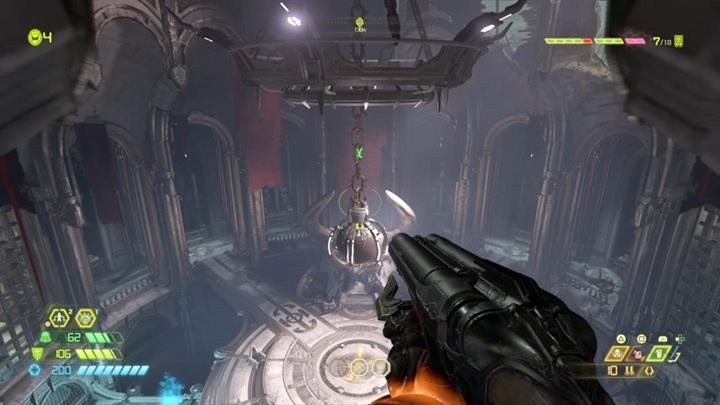The width and height of the screenshot is (720, 405).
Task: Click the demon counter icon
Action: [679, 41]
